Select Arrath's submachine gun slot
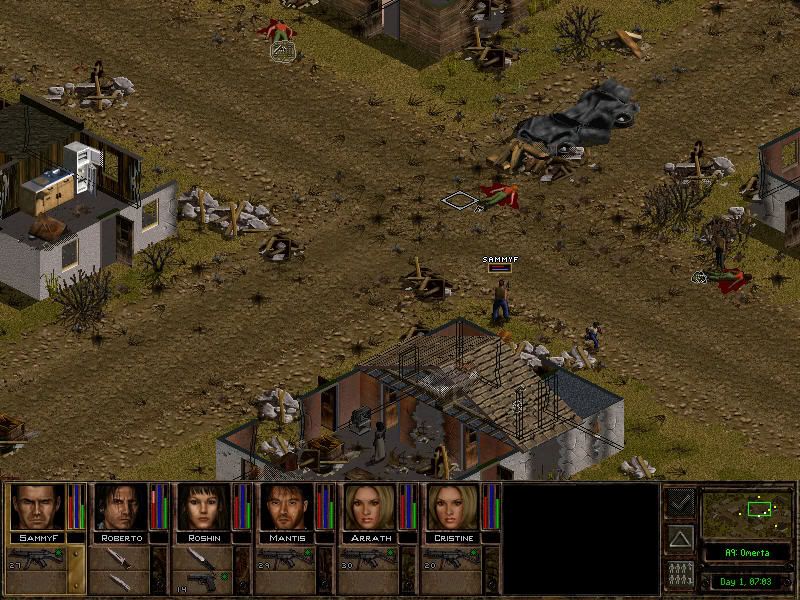The image size is (800, 600). tap(367, 556)
